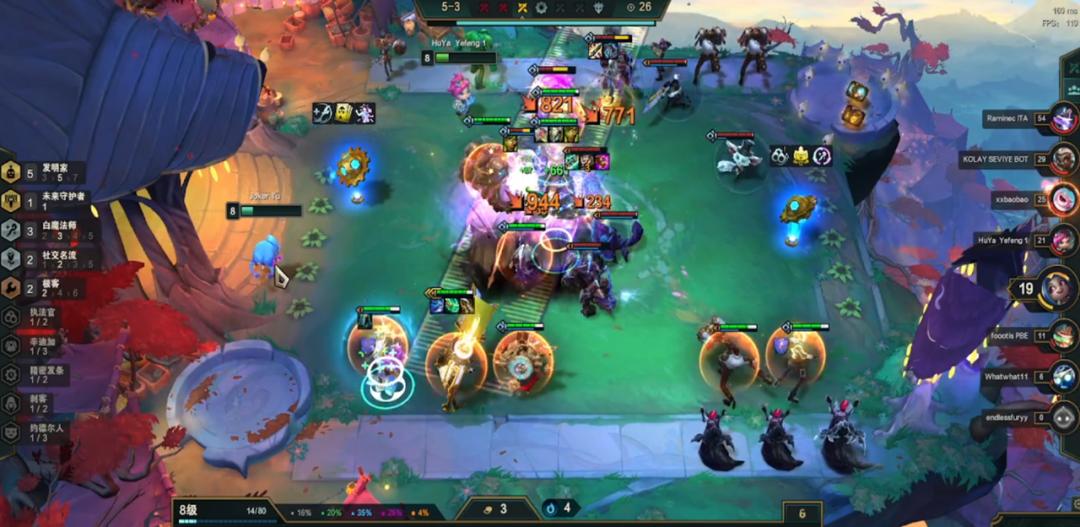
Task: View Raminec ITA's board from the scoreboard
Action: (x=1063, y=118)
